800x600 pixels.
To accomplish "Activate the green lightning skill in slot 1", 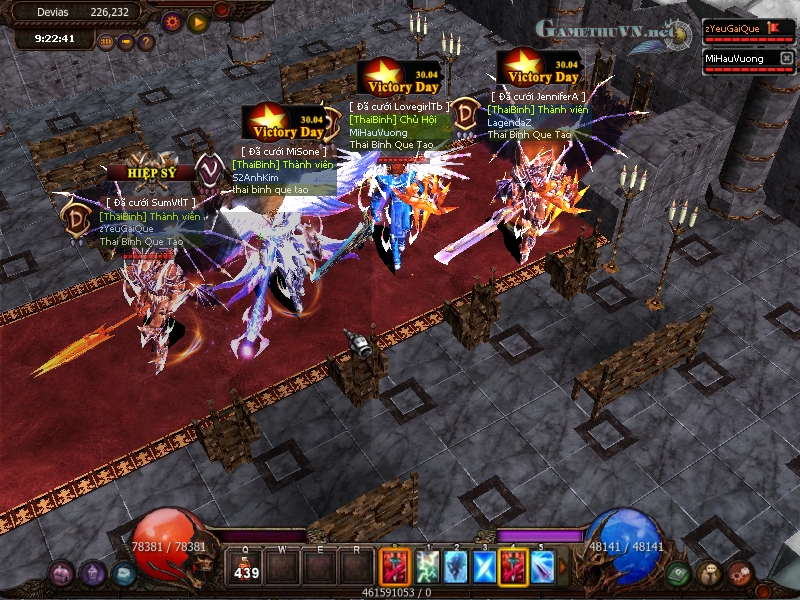I will point(426,568).
